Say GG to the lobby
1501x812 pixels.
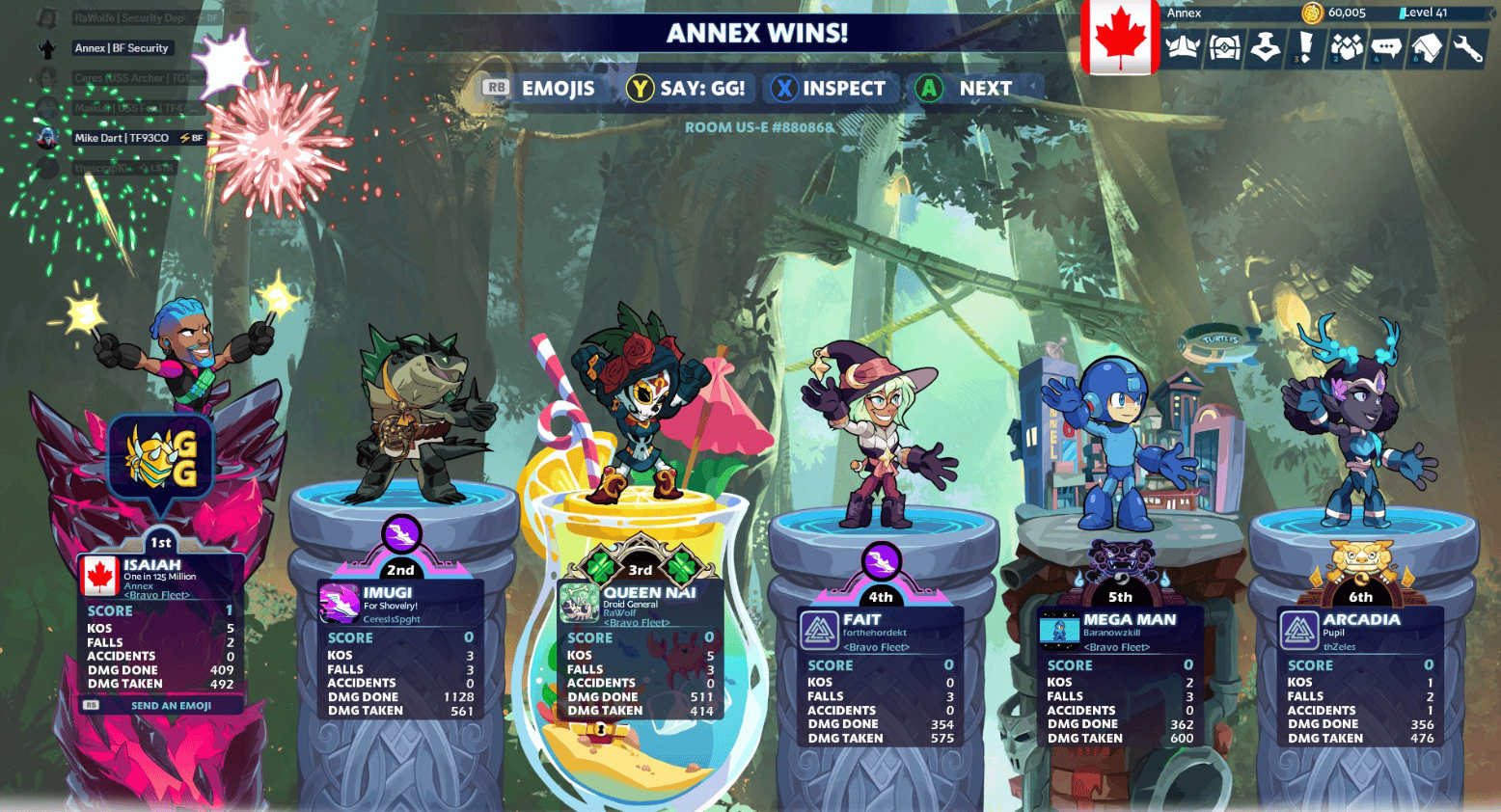(687, 89)
